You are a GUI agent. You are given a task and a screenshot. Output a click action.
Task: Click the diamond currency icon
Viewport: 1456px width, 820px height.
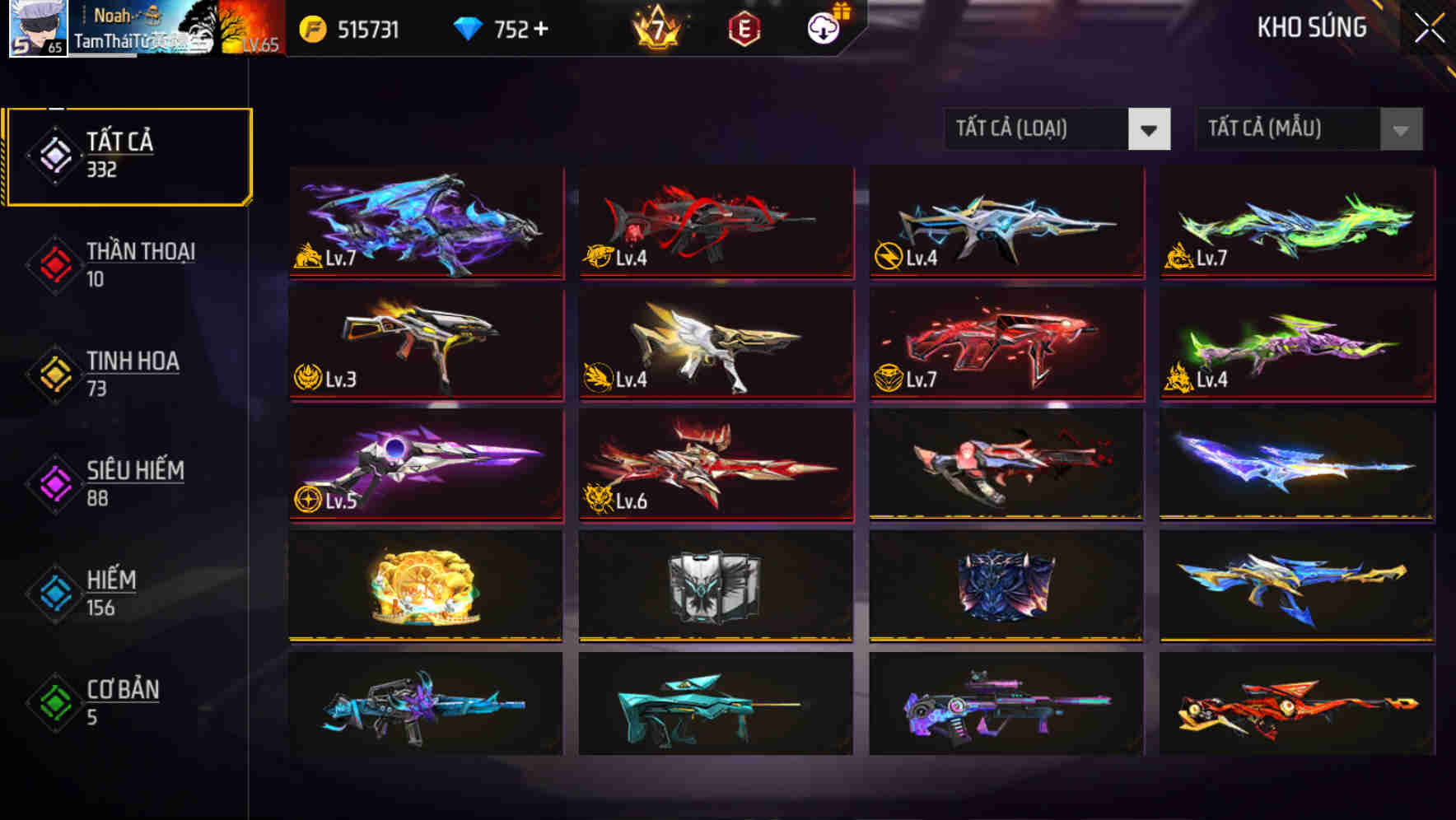(467, 30)
